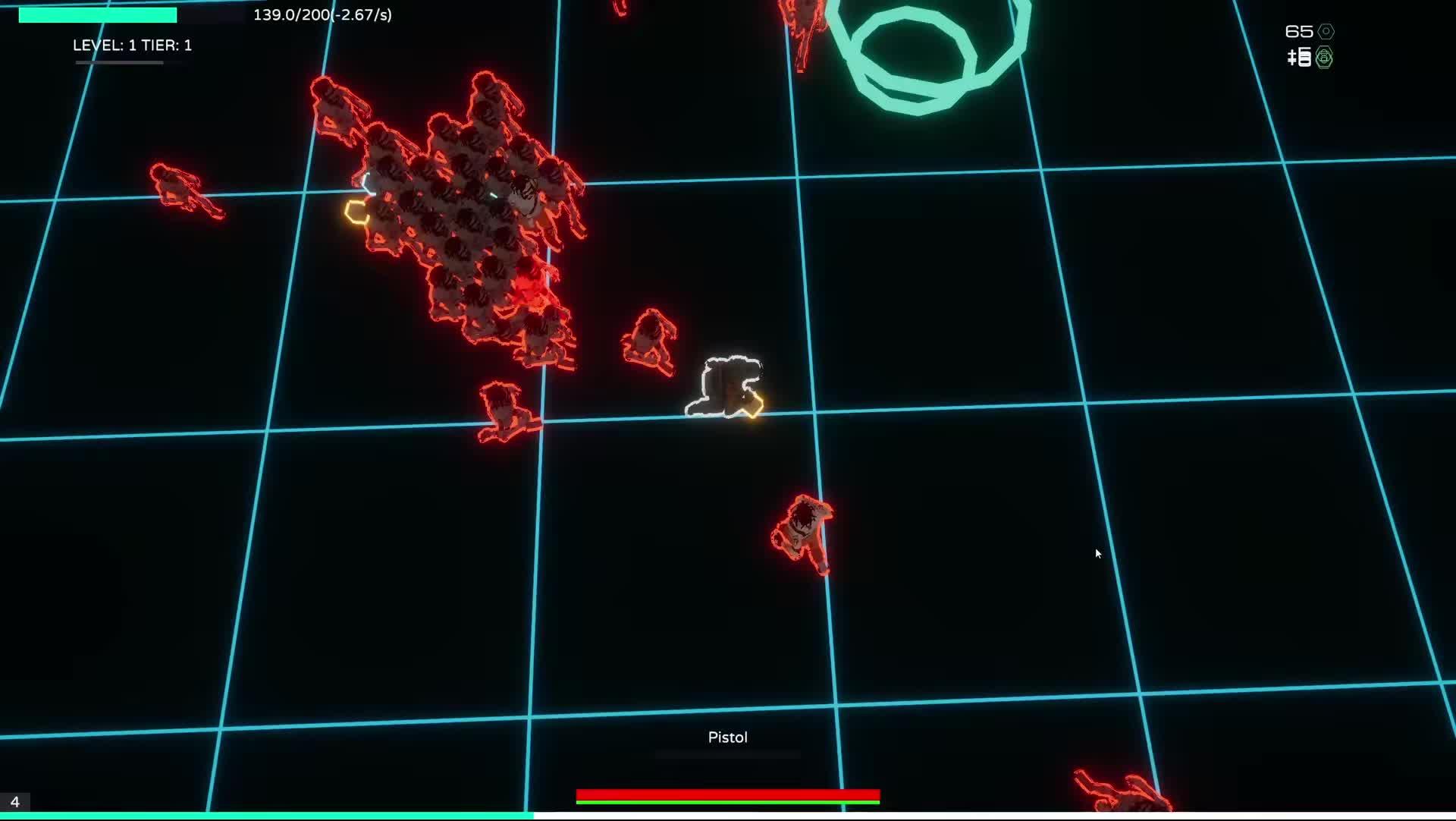Click the green hexagon grenade icon in top-right HUD
This screenshot has height=821, width=1456.
pyautogui.click(x=1323, y=58)
